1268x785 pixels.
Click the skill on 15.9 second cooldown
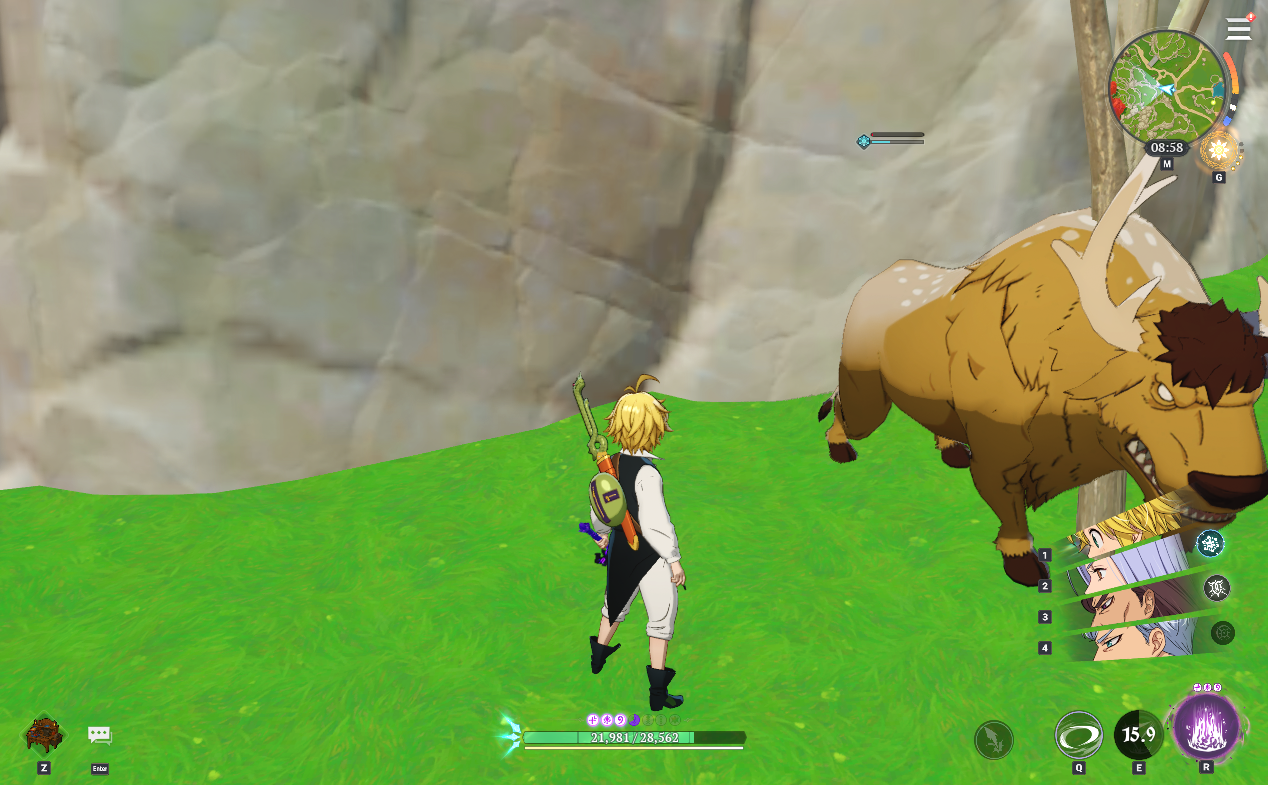coord(1138,736)
